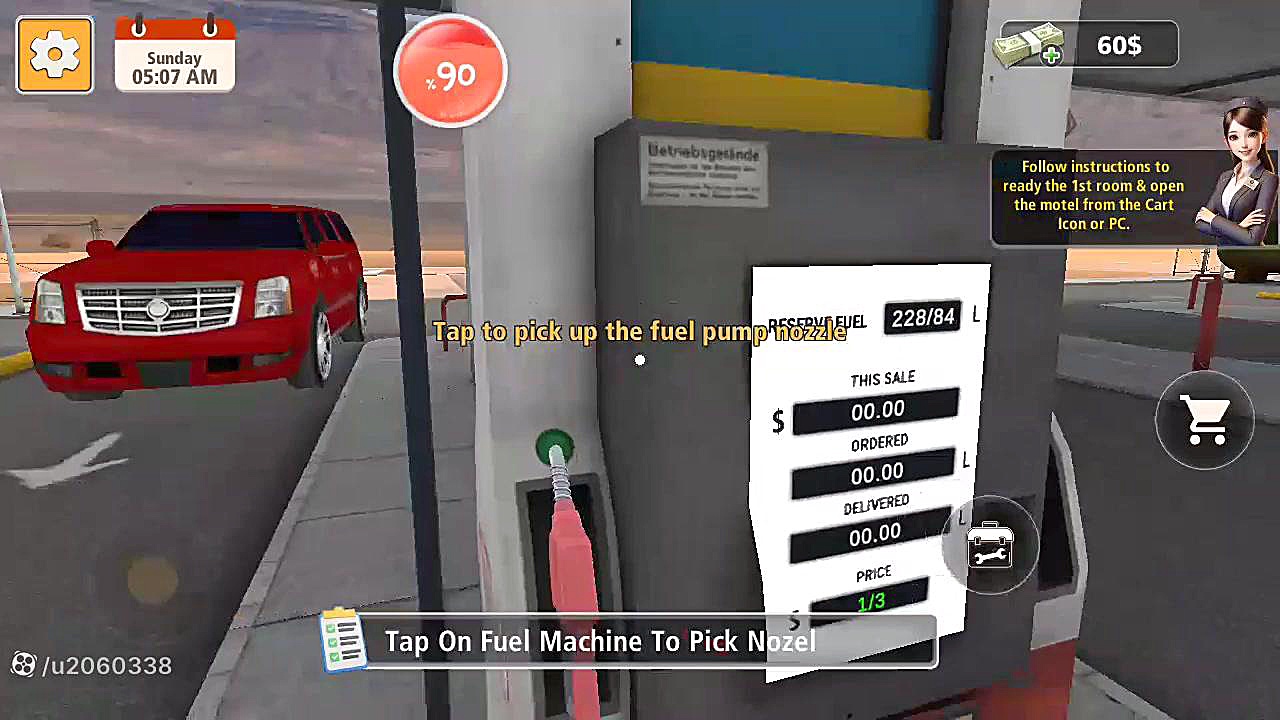Screen dimensions: 1280x720
Task: Click the Sunday calendar clock widget
Action: [x=175, y=55]
